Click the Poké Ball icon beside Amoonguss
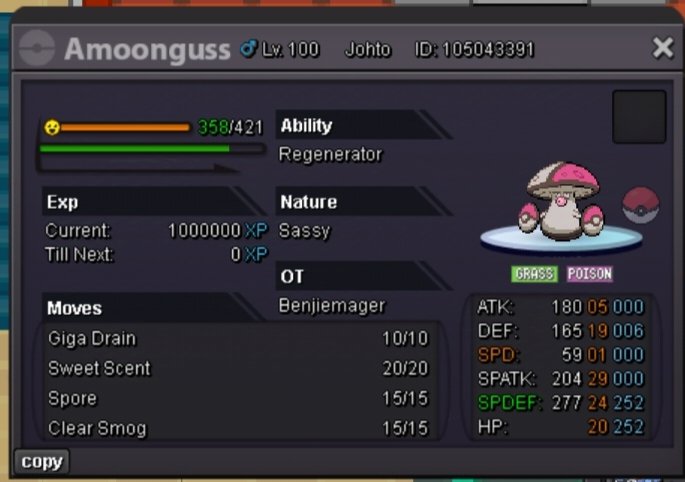 [641, 205]
